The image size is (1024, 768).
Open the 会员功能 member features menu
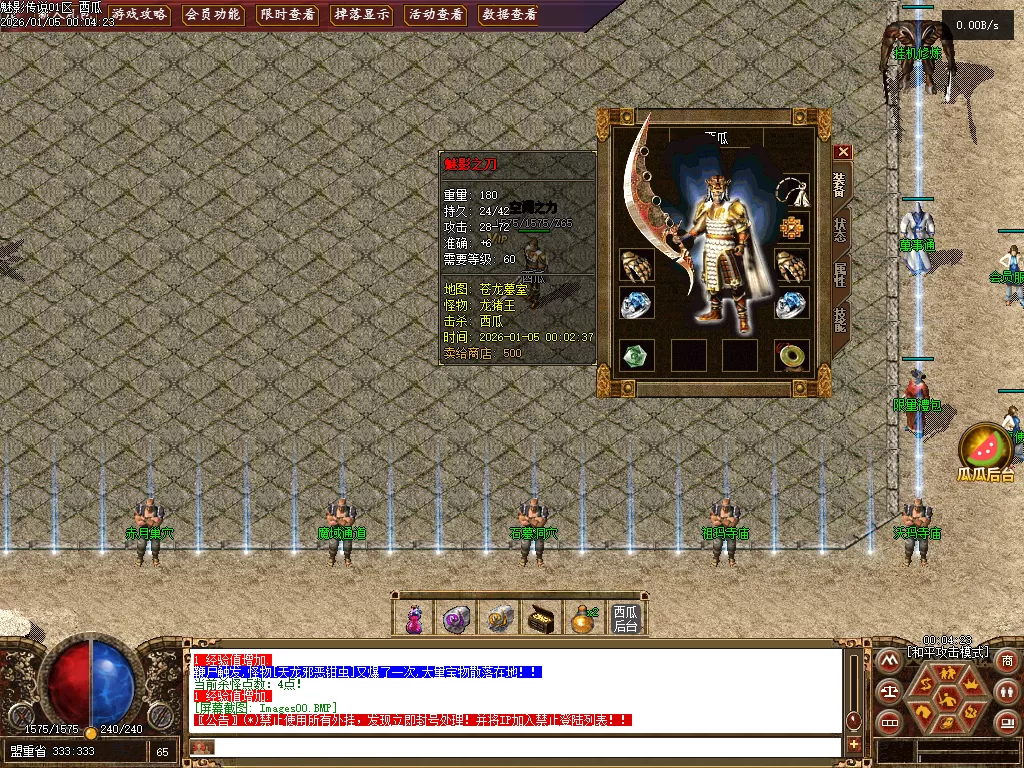(x=213, y=14)
